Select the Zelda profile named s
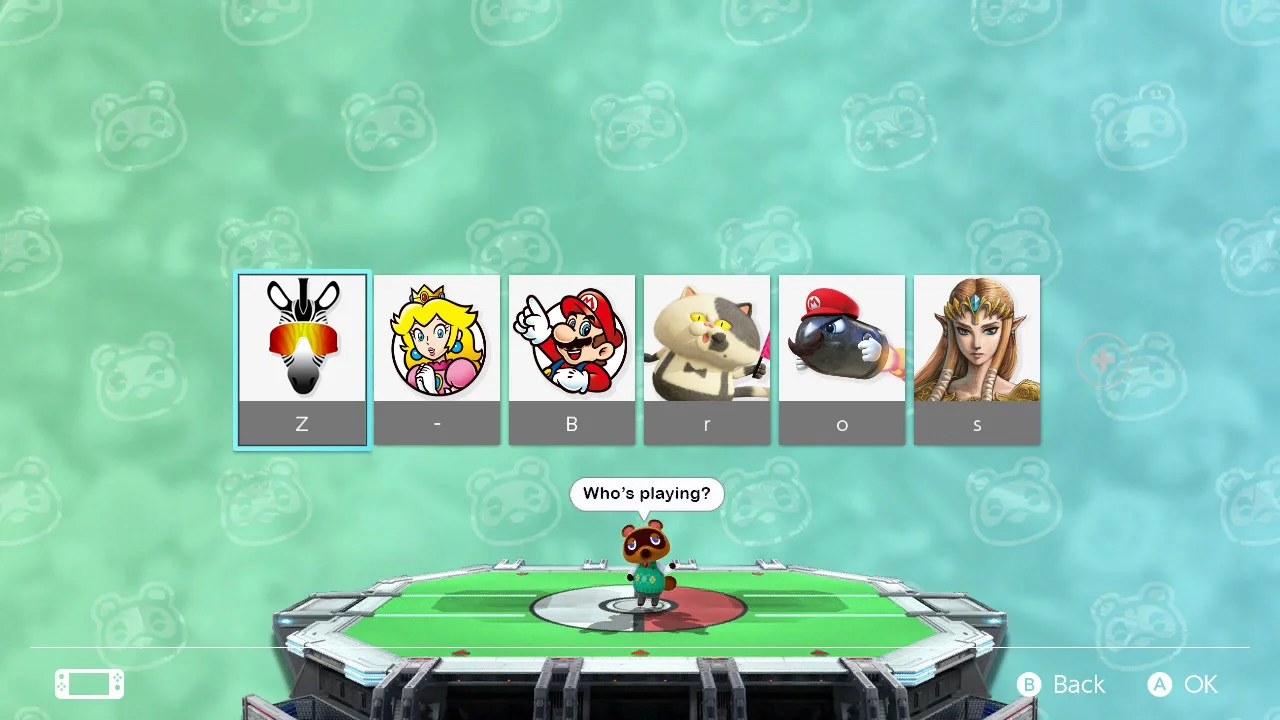This screenshot has height=720, width=1280. 977,359
